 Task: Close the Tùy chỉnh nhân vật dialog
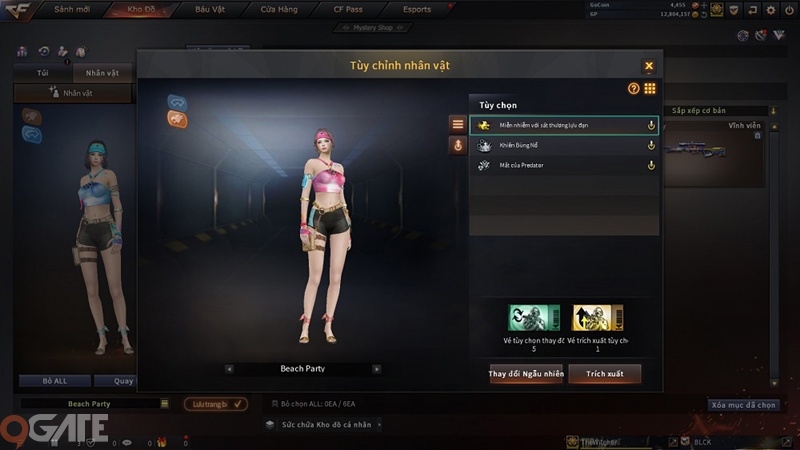[649, 66]
